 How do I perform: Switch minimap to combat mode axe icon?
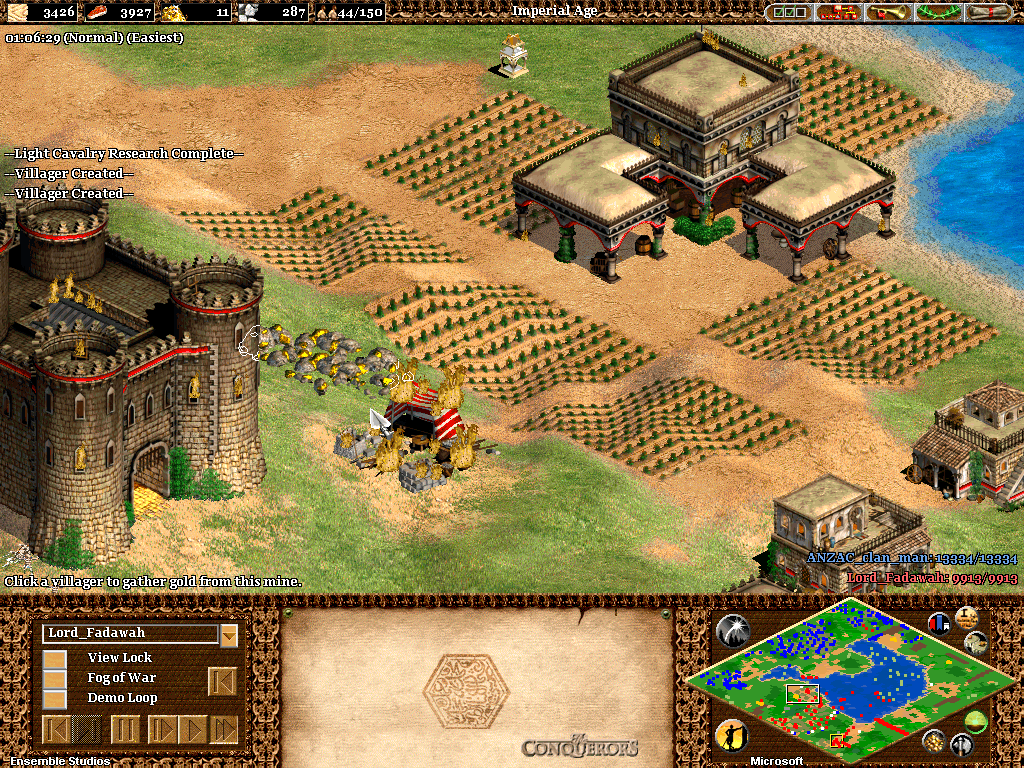962,744
